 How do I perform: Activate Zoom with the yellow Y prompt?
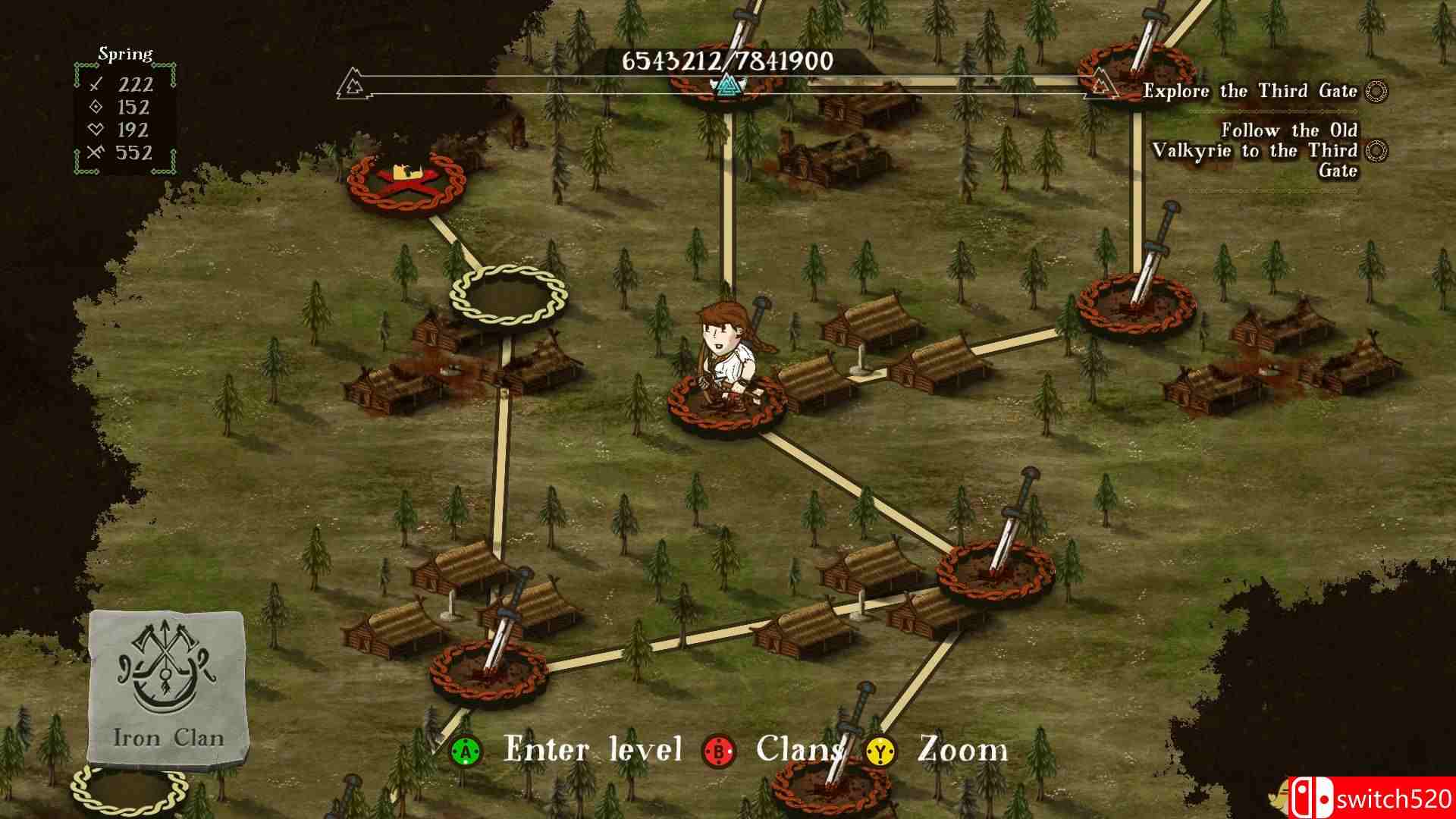pos(880,752)
